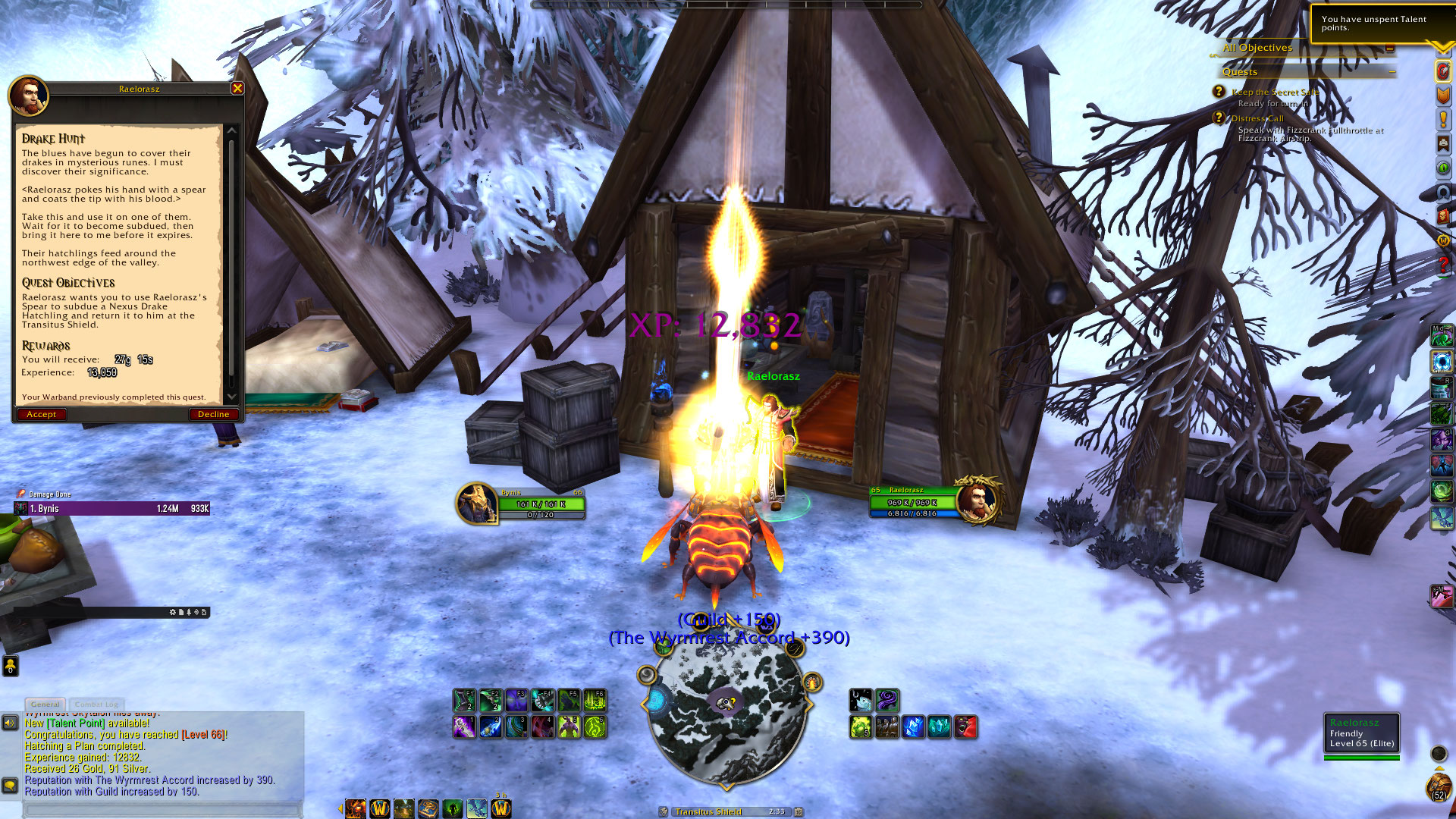Decline the Drake Hunt quest
1456x819 pixels.
pyautogui.click(x=213, y=415)
